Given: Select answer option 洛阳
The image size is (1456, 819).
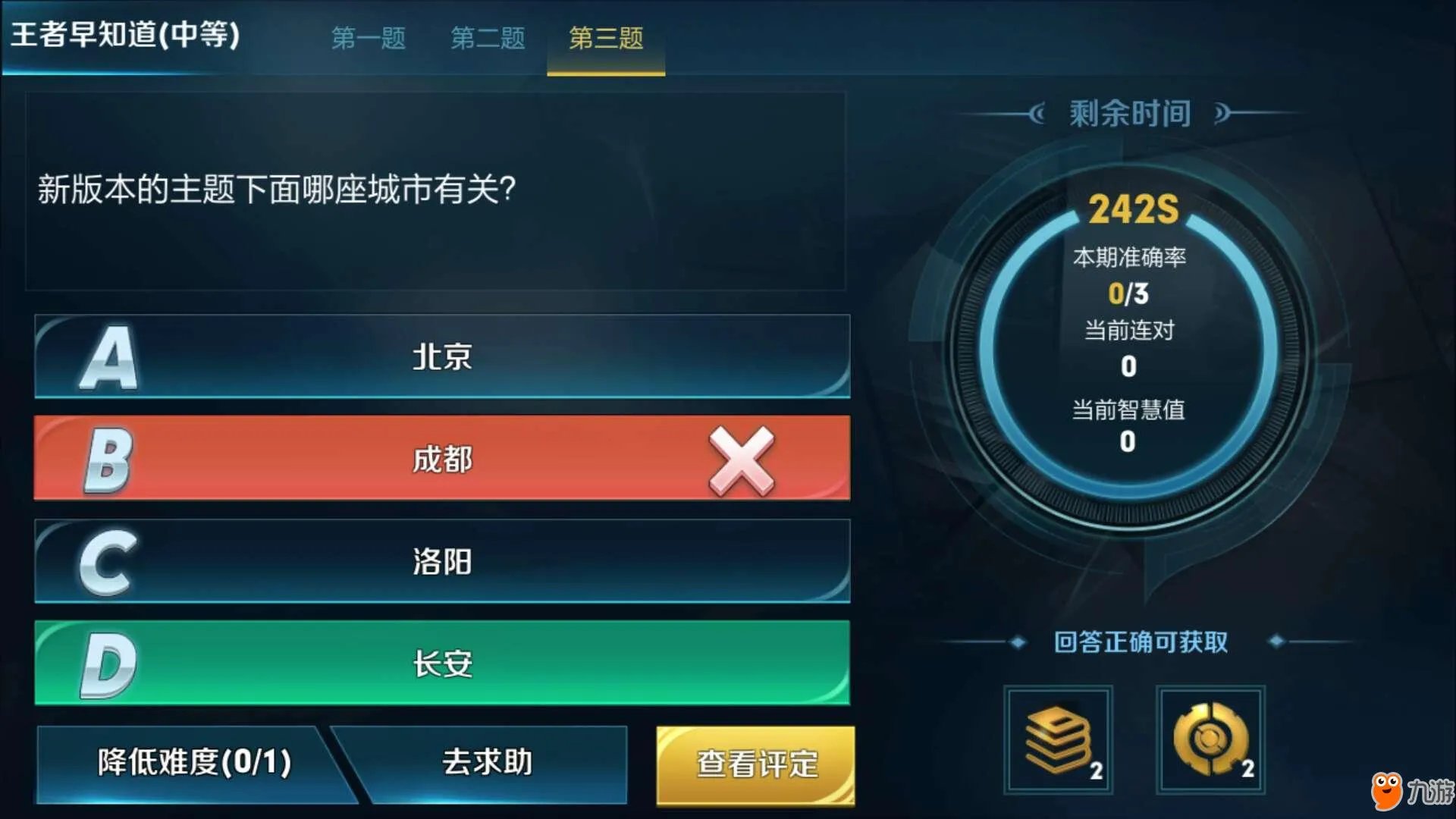Looking at the screenshot, I should [x=442, y=562].
